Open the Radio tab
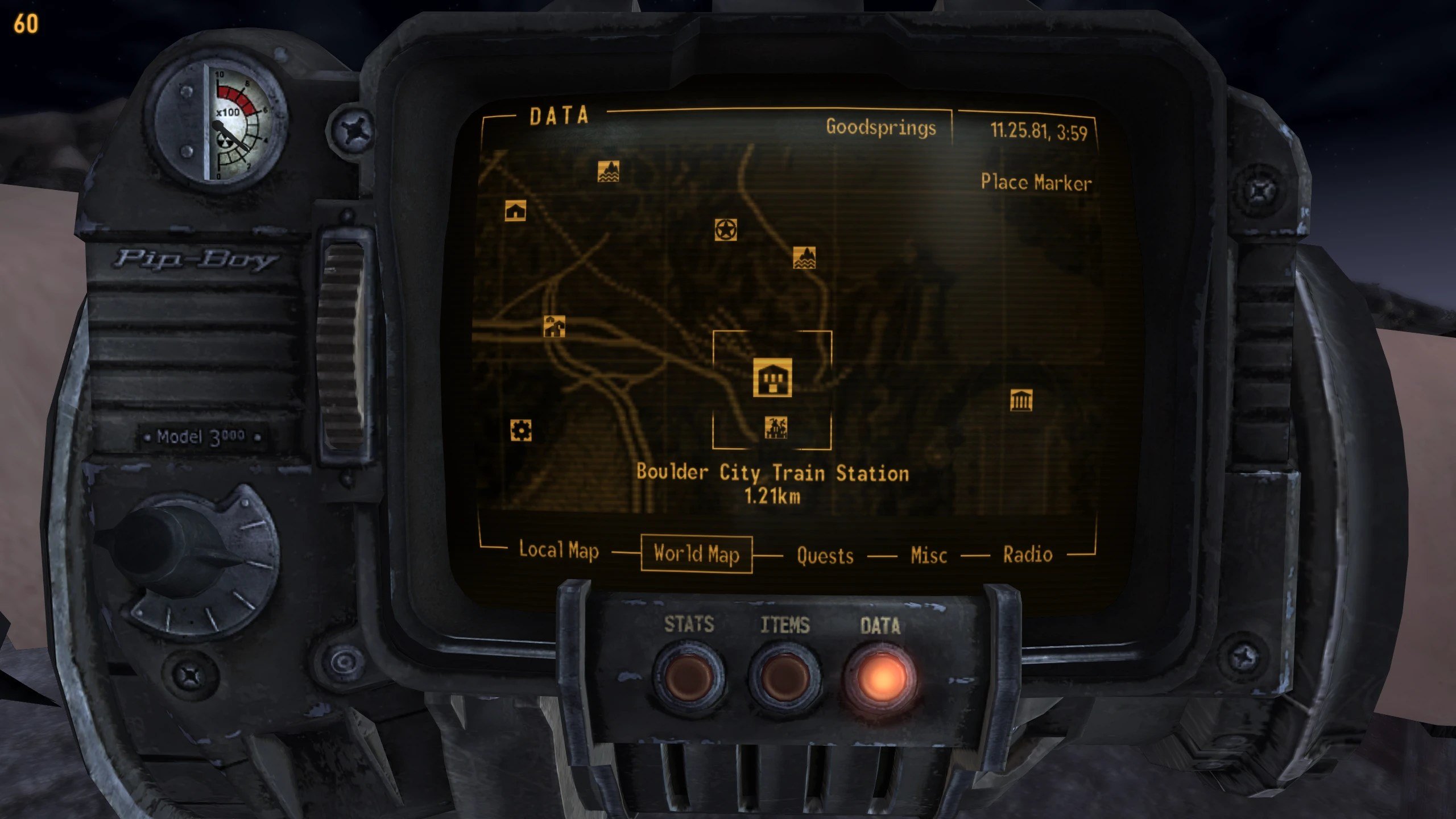This screenshot has height=819, width=1456. point(1027,555)
